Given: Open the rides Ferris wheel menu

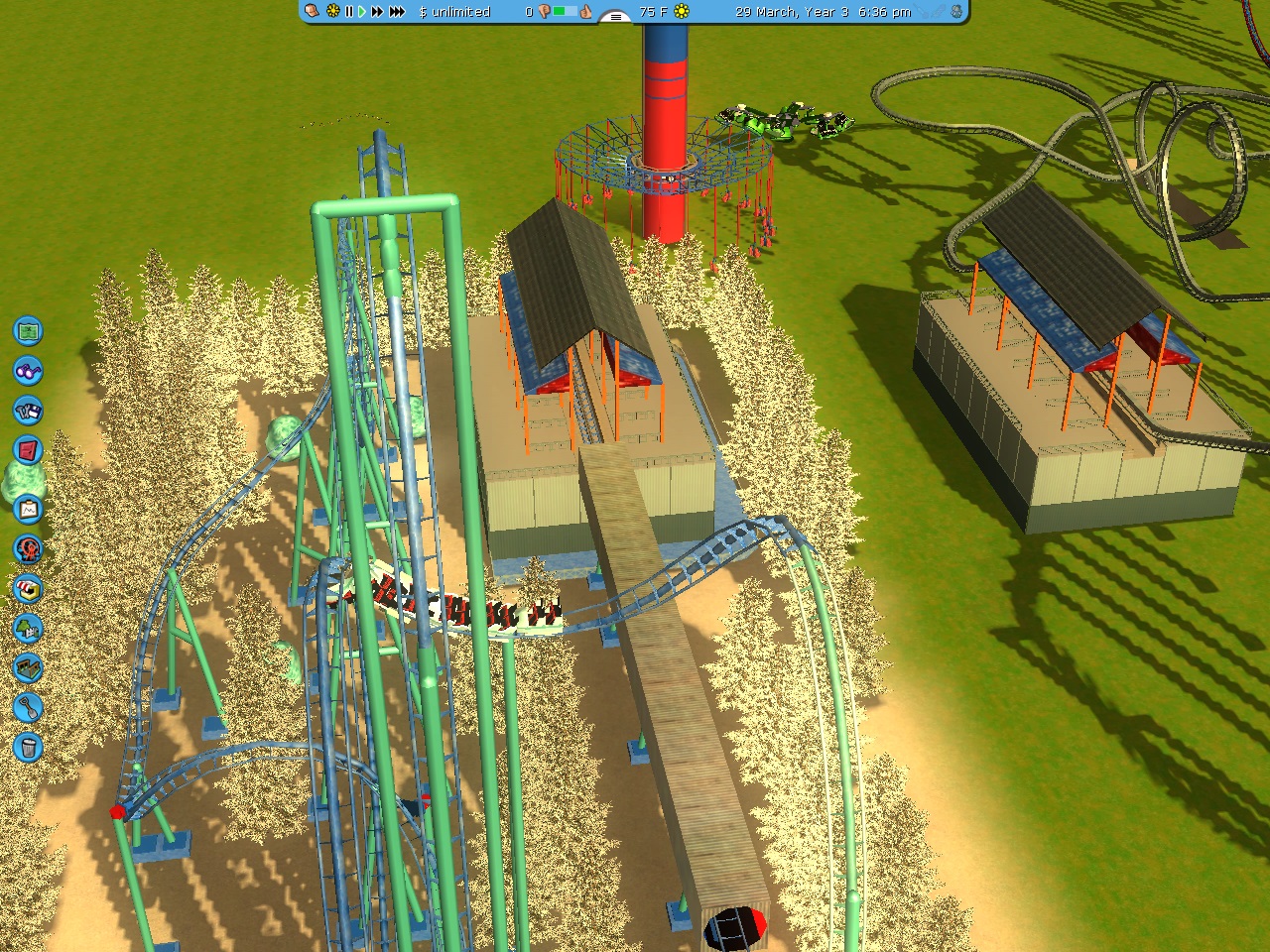Looking at the screenshot, I should [29, 548].
